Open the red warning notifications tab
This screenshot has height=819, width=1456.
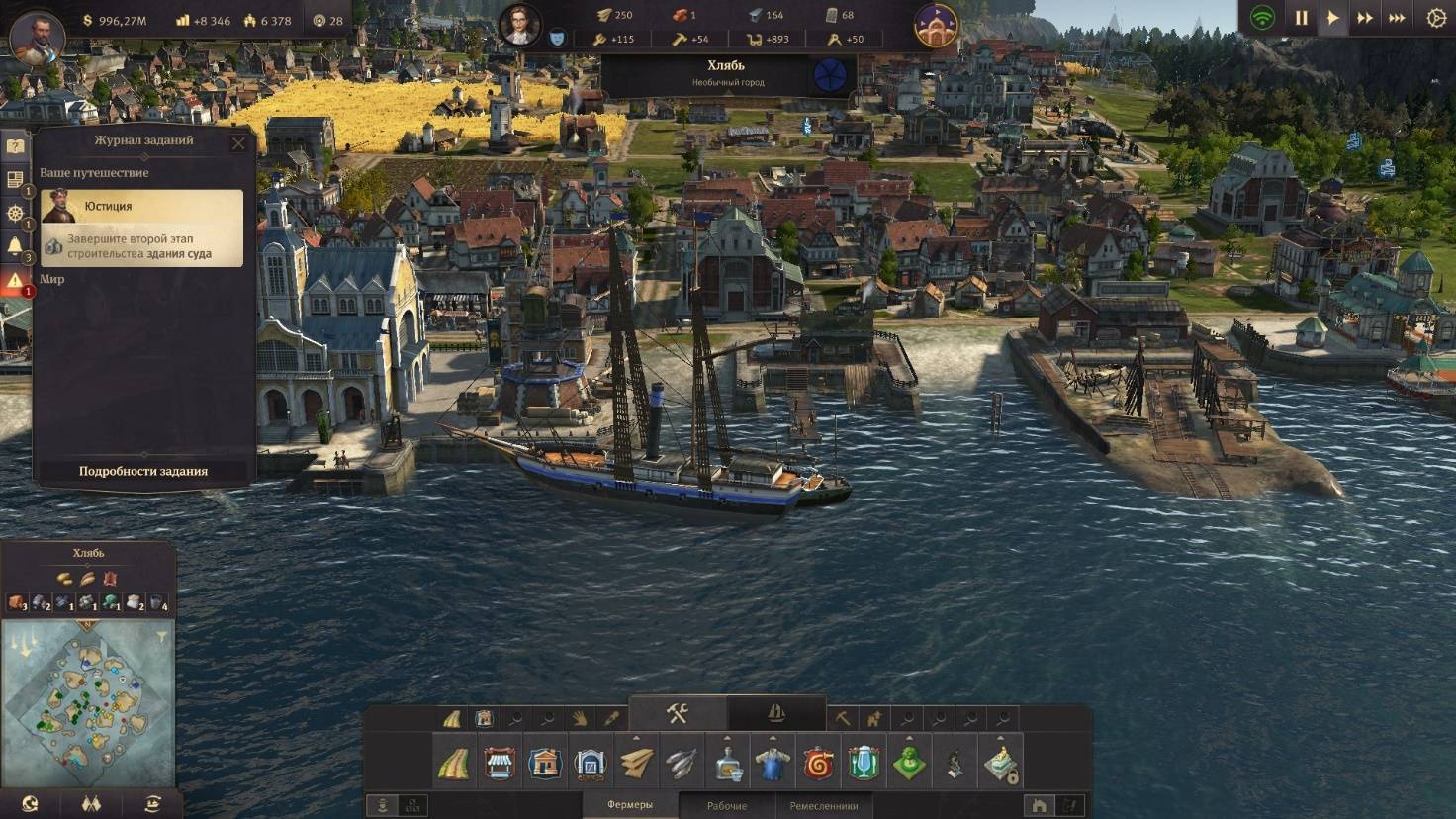coord(15,281)
